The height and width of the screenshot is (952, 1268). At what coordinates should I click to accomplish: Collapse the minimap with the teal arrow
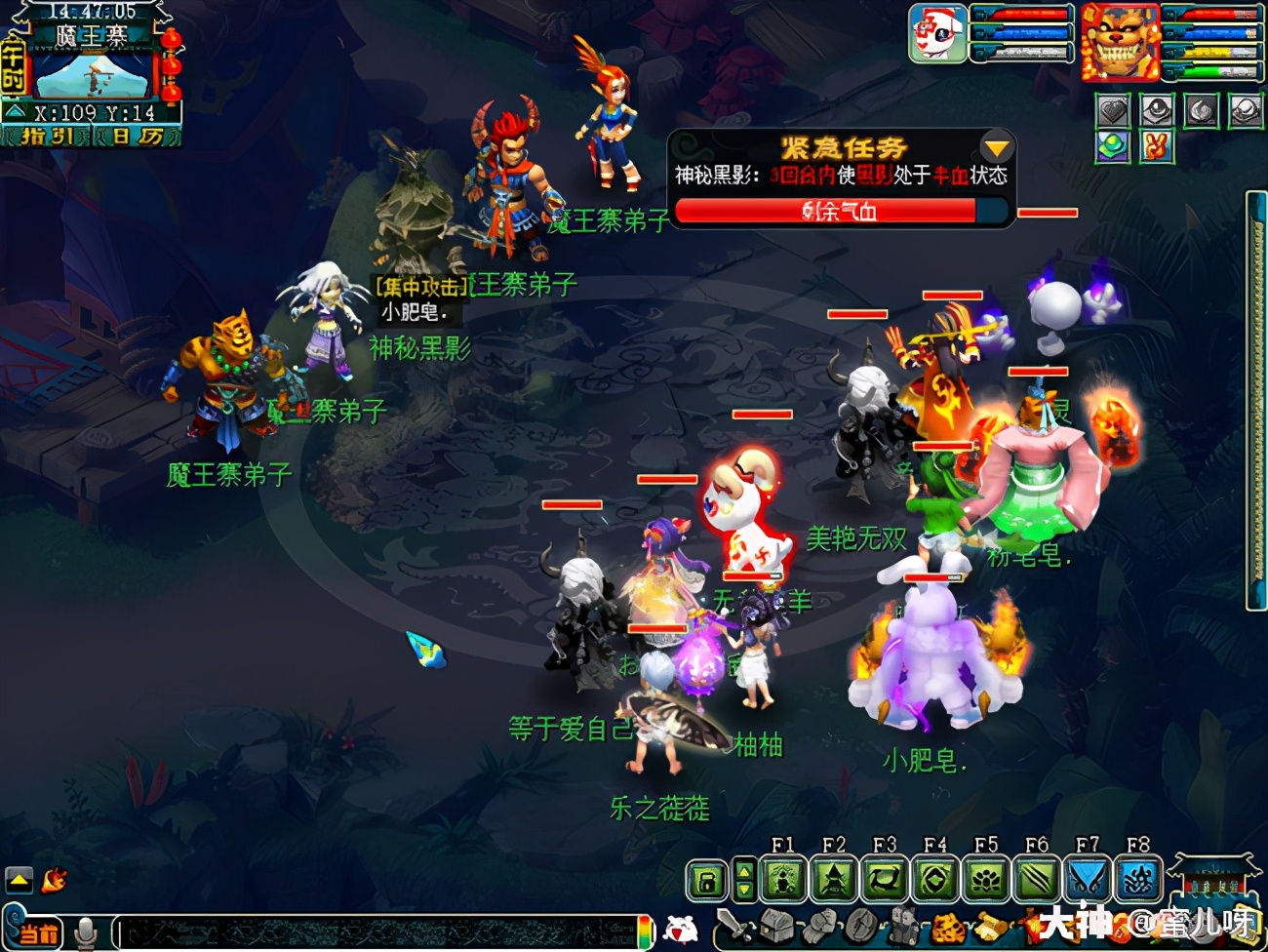click(15, 113)
